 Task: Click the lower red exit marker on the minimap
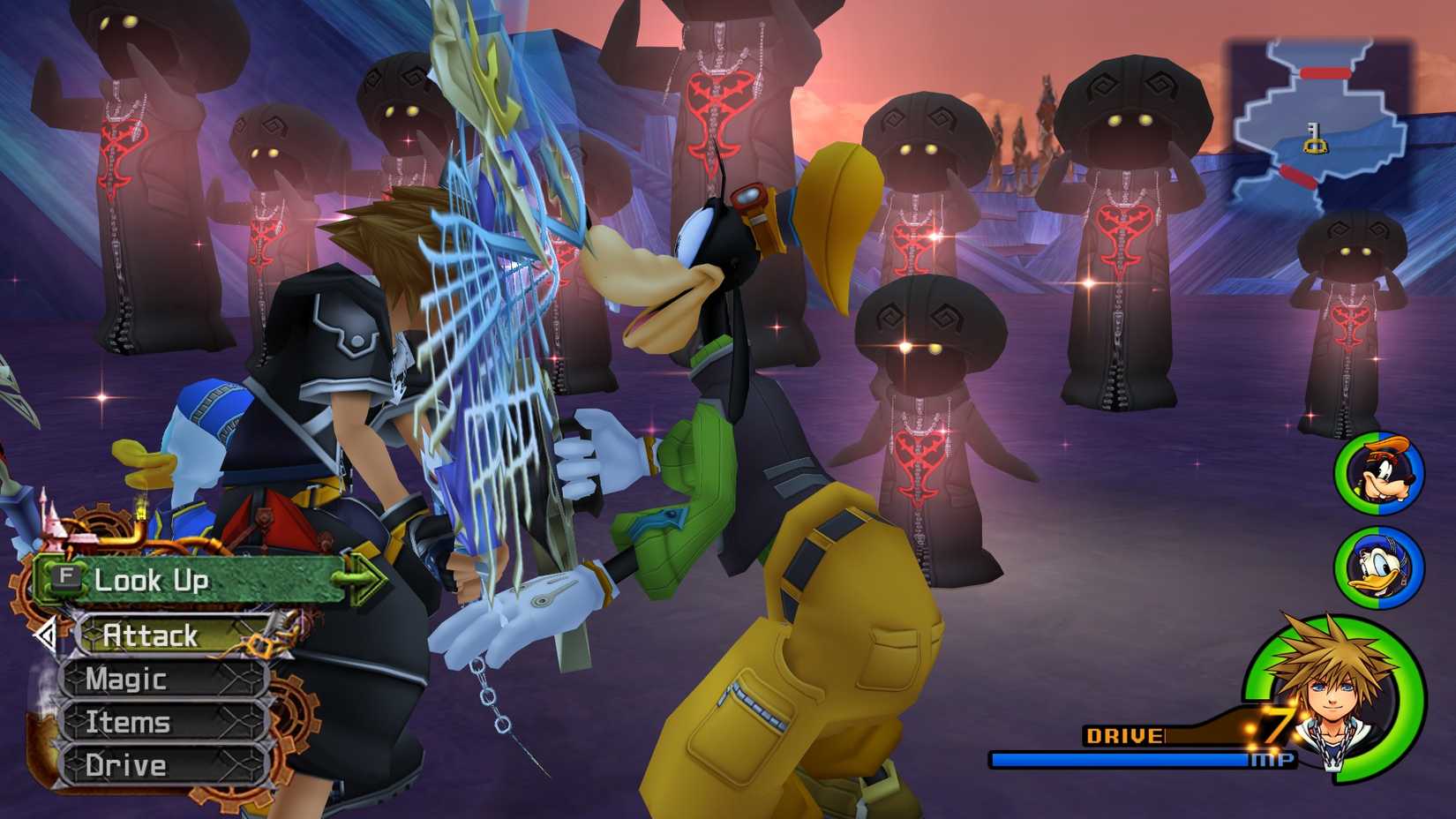[1296, 175]
